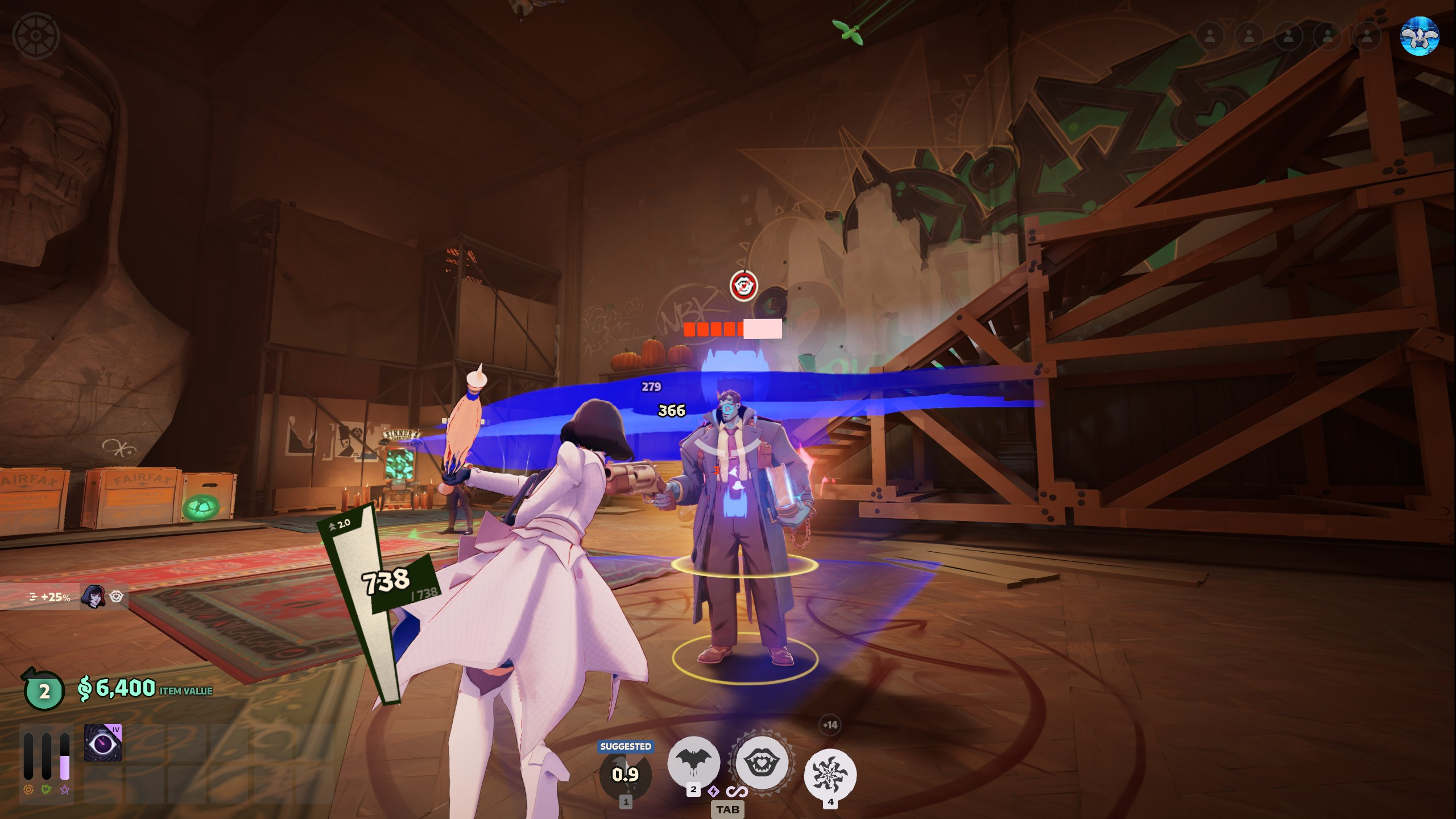Select the tier IV eye stopwatch item
The image size is (1456, 819).
coord(103,743)
